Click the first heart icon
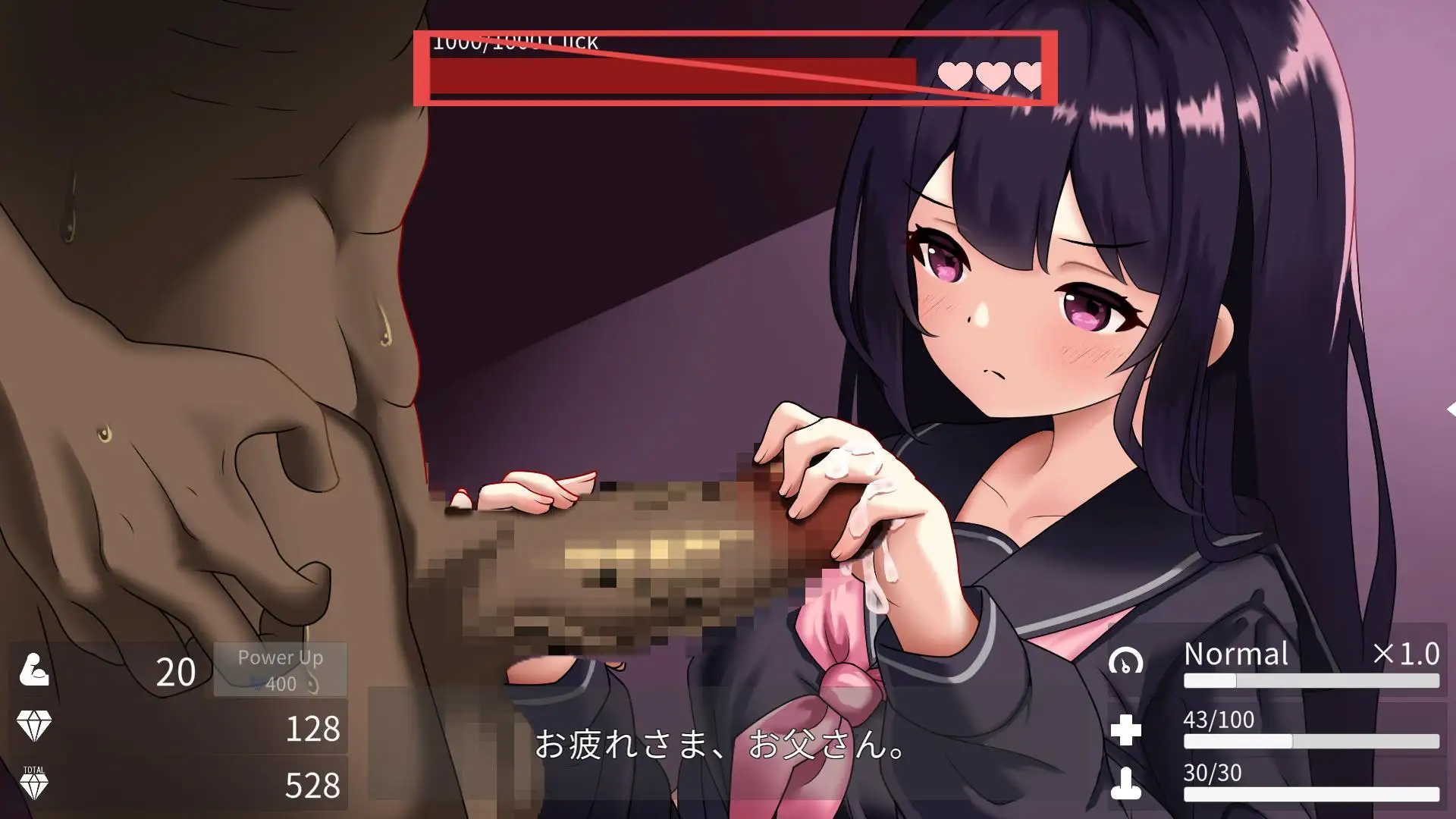The width and height of the screenshot is (1456, 819). (x=955, y=76)
